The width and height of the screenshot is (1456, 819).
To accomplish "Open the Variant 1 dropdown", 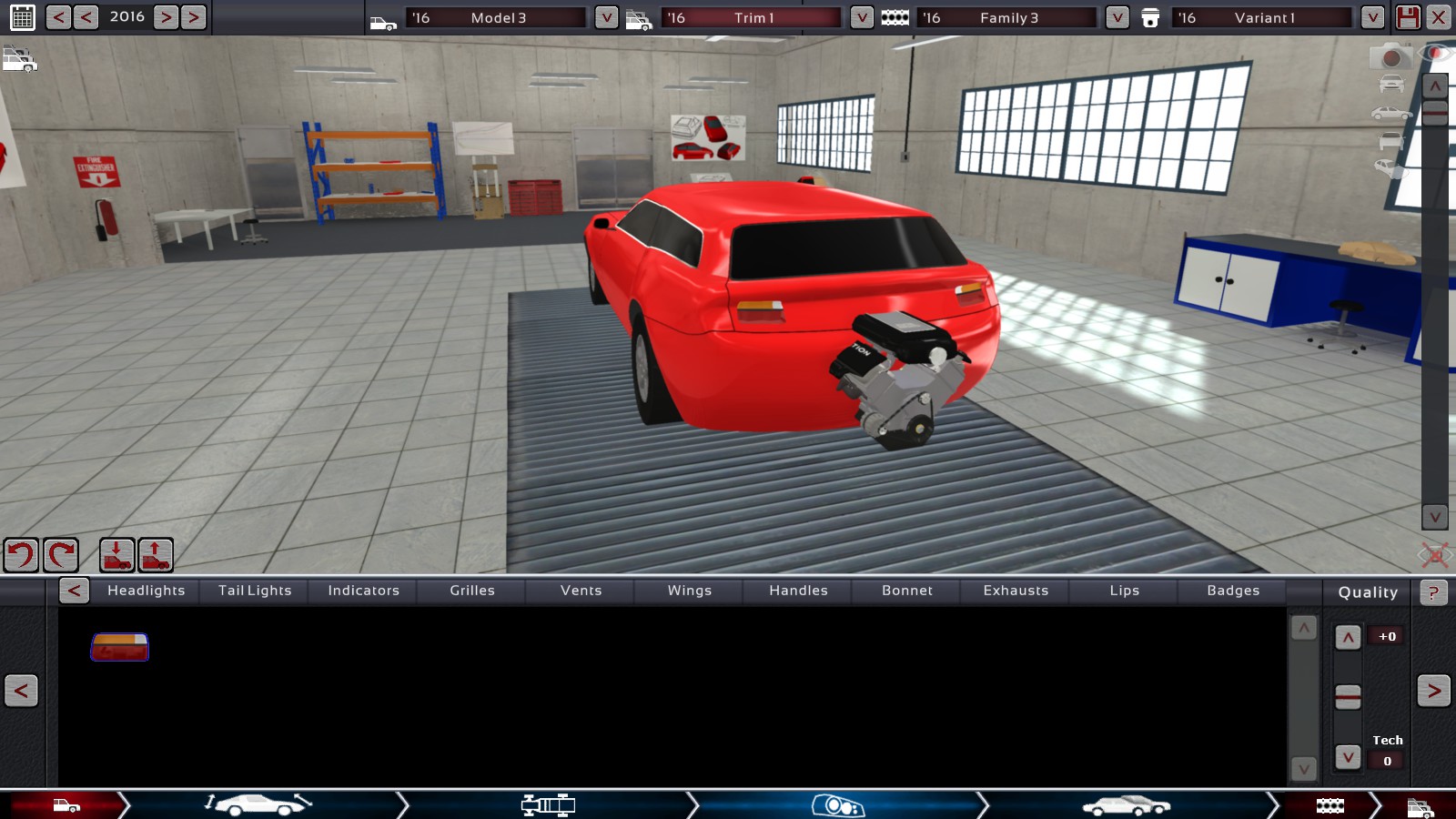I will click(1370, 15).
